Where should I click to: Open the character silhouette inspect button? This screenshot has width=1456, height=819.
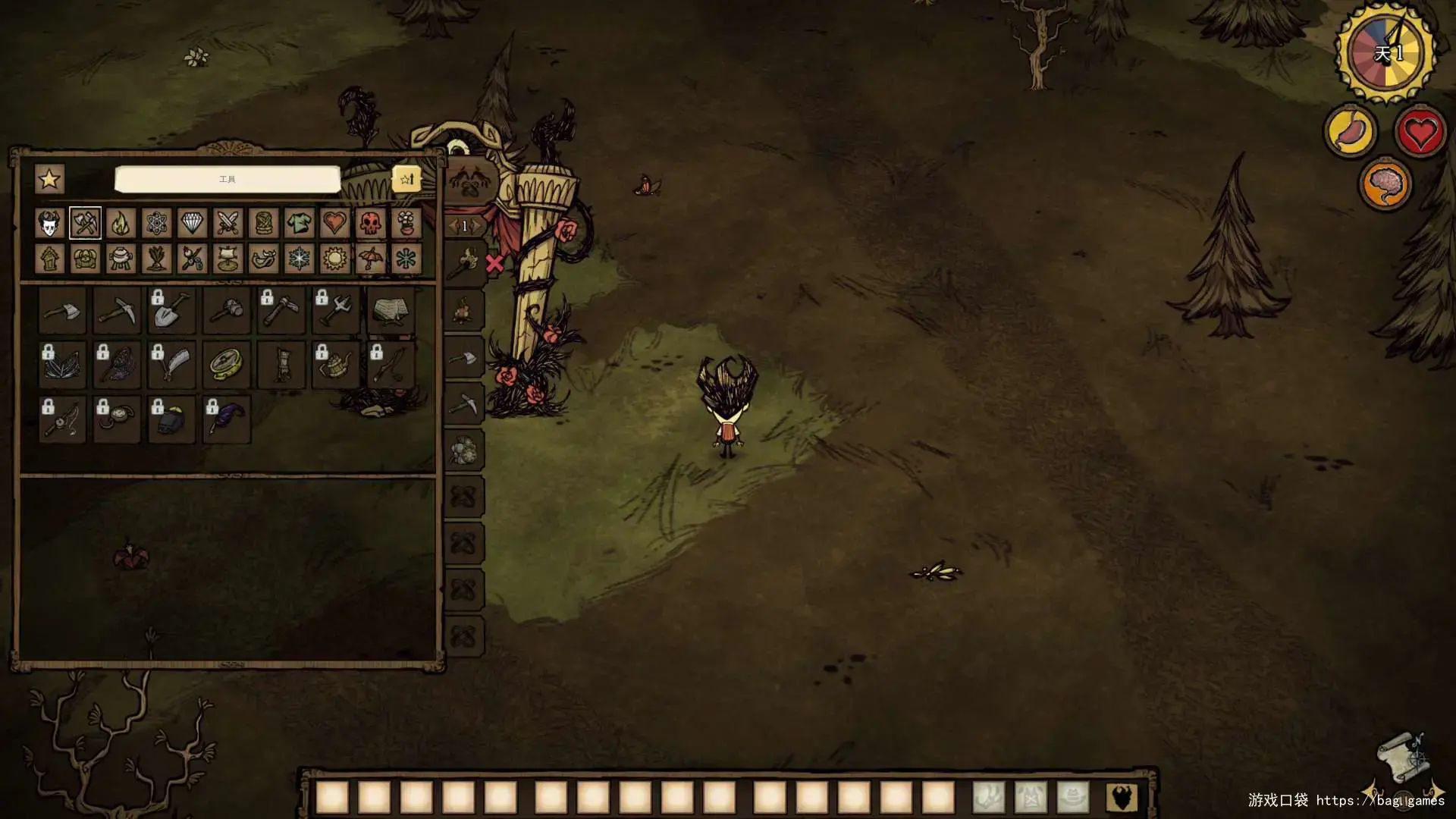pyautogui.click(x=1121, y=798)
